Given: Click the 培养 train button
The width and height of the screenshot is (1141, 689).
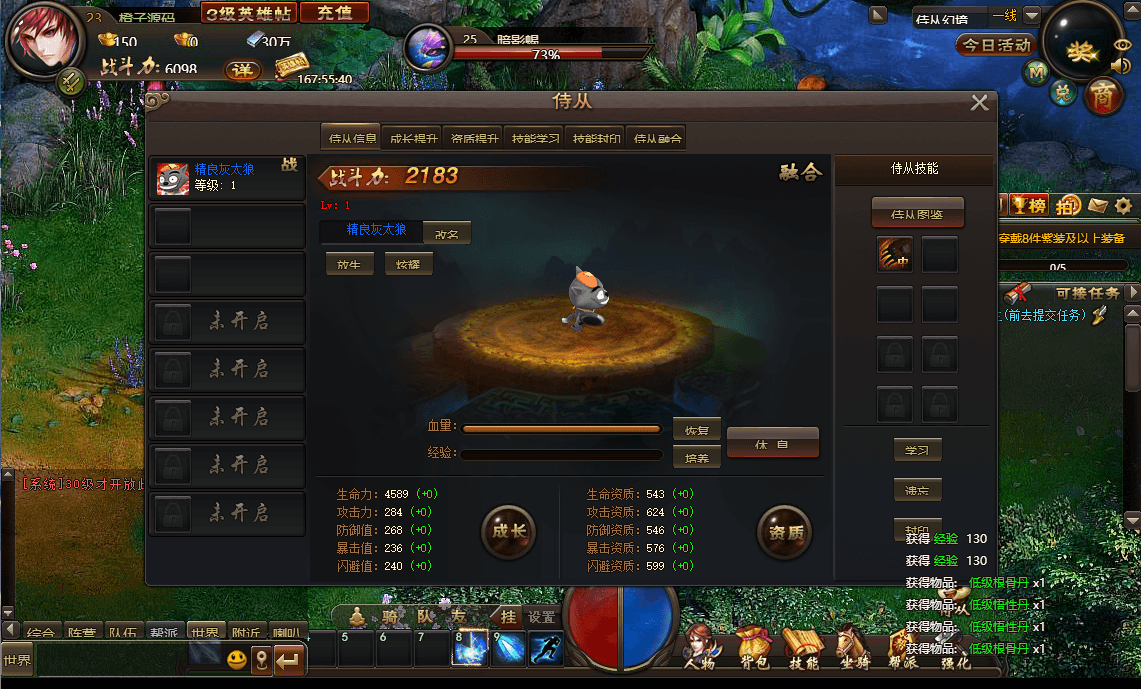Looking at the screenshot, I should click(x=697, y=458).
